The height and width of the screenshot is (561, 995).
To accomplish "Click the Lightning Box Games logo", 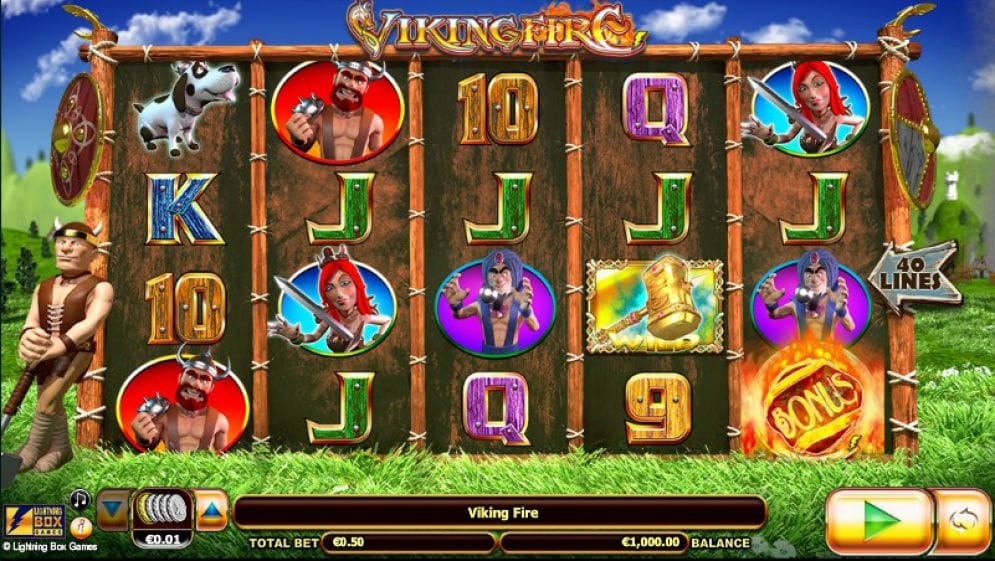I will pyautogui.click(x=34, y=521).
